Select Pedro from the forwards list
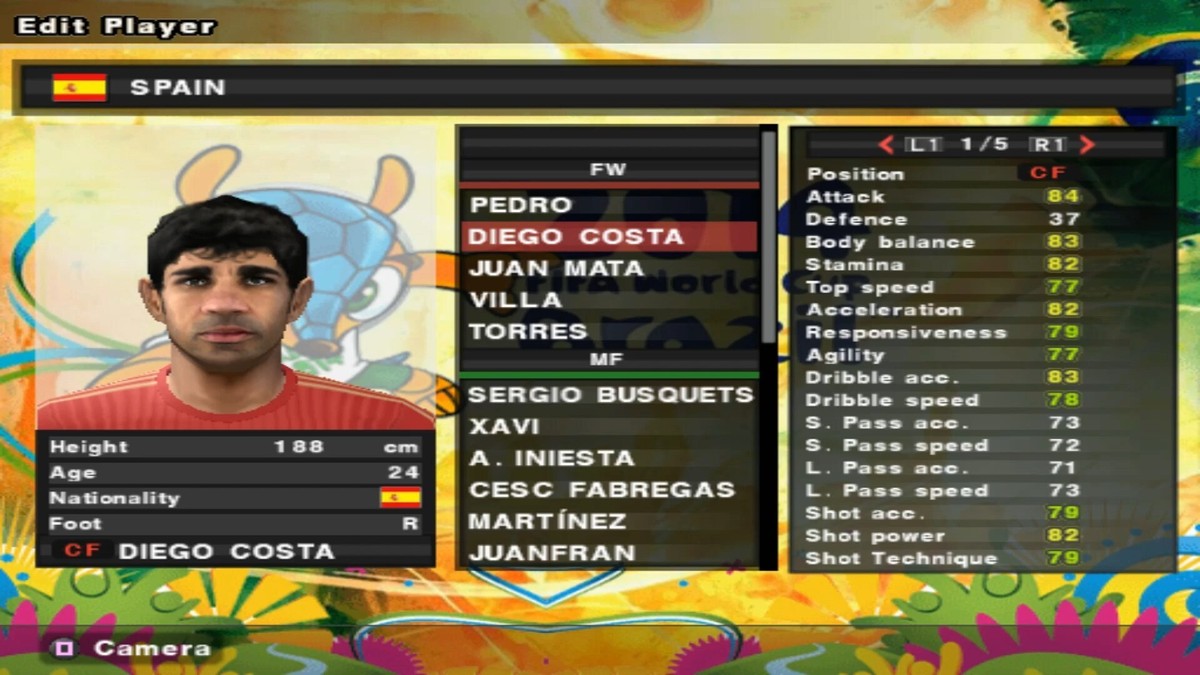 pos(522,205)
